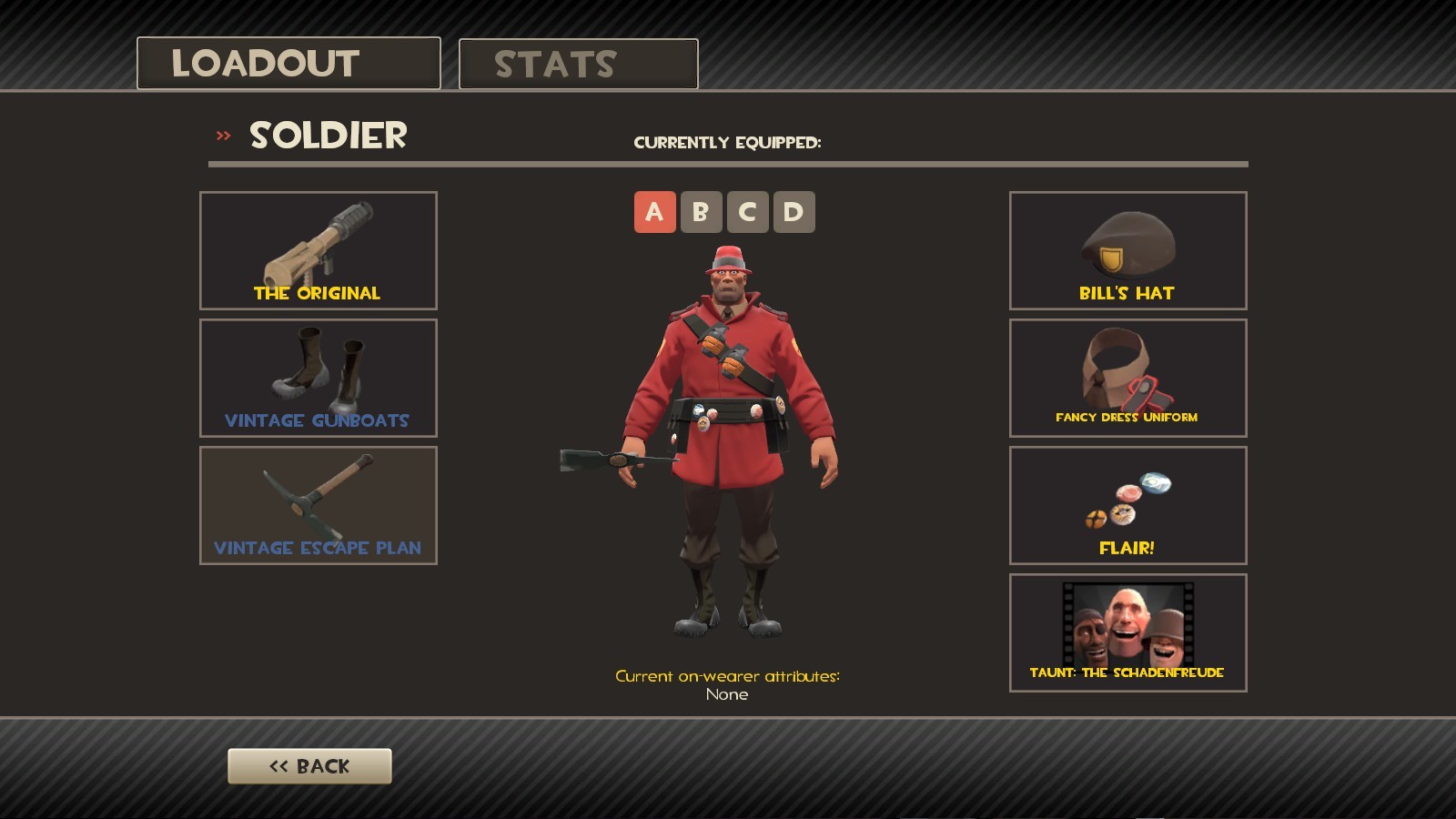Click Bill's Hat equipment slot
The height and width of the screenshot is (819, 1456).
(x=1127, y=250)
